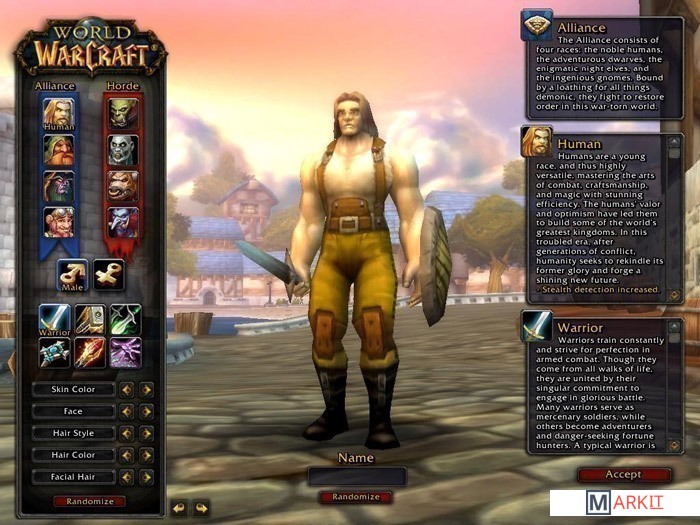Click the Name input field
The height and width of the screenshot is (525, 700).
pos(356,476)
